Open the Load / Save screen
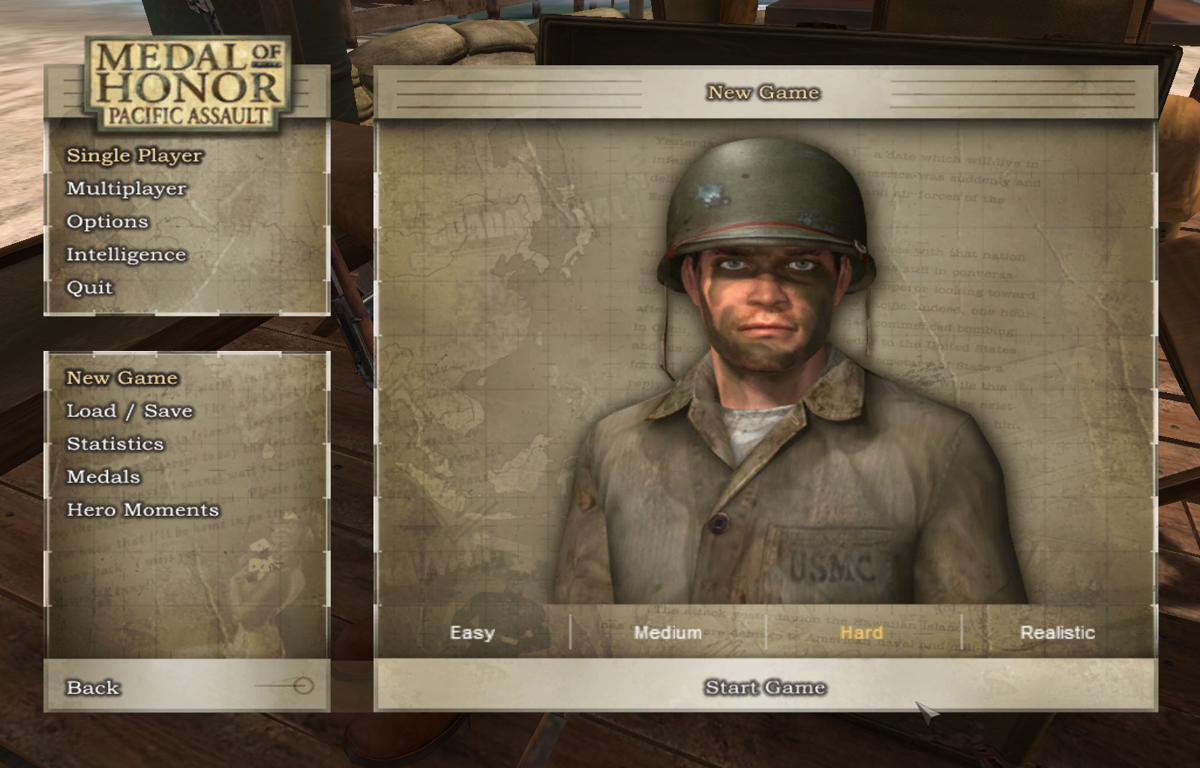The height and width of the screenshot is (768, 1200). tap(129, 411)
